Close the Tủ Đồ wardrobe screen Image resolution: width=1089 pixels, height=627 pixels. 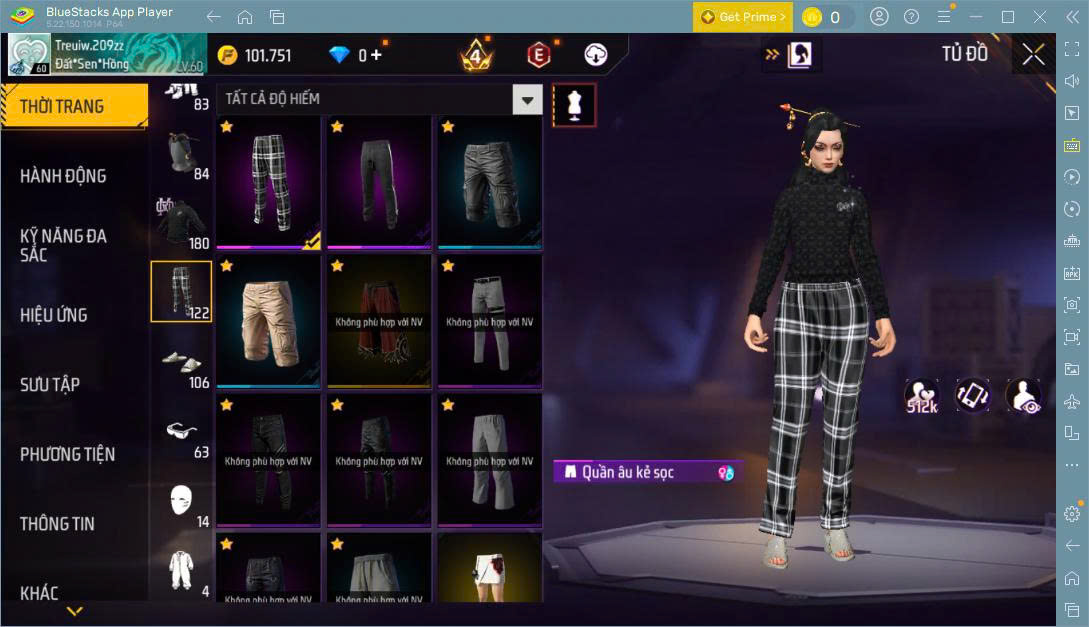click(x=1033, y=54)
